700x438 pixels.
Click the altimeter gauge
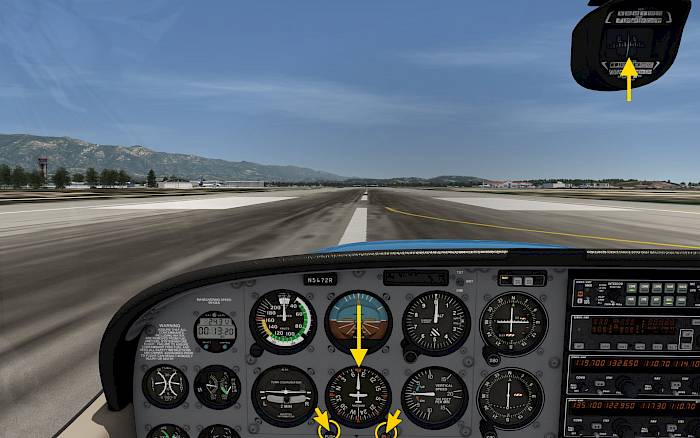tap(436, 322)
